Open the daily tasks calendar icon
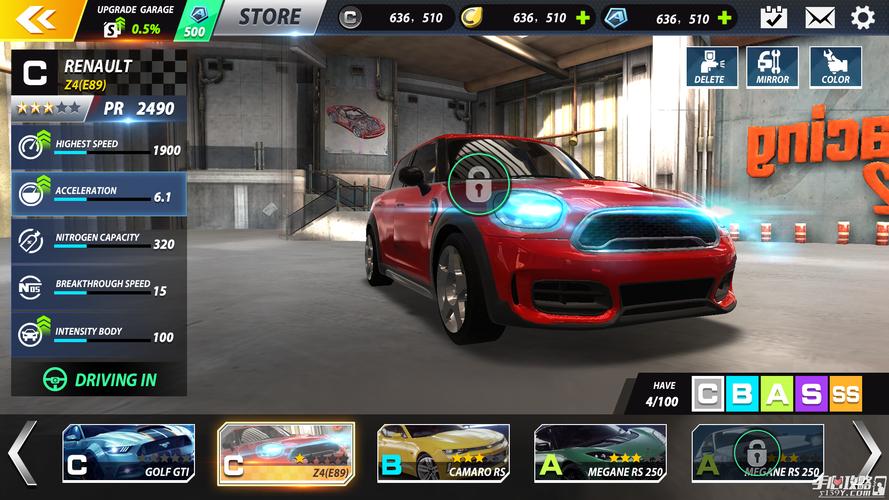 click(773, 17)
